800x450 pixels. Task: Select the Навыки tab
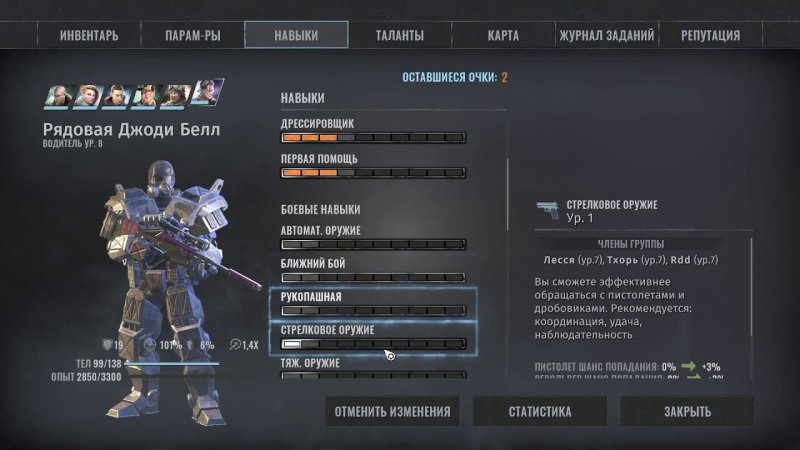pos(296,35)
